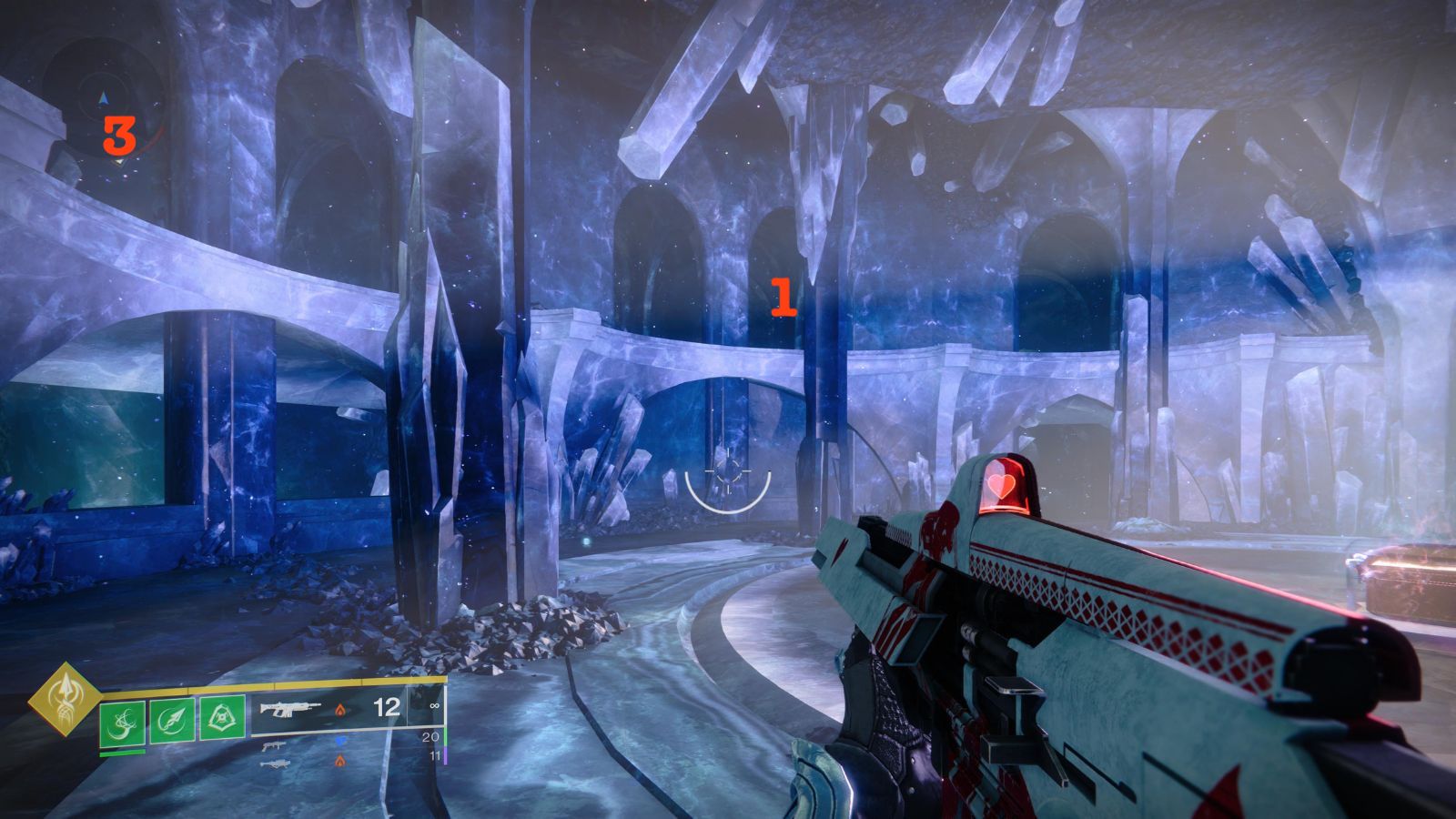Select the equipped primary rifle weapon icon
Screen dimensions: 1456x819
[291, 707]
